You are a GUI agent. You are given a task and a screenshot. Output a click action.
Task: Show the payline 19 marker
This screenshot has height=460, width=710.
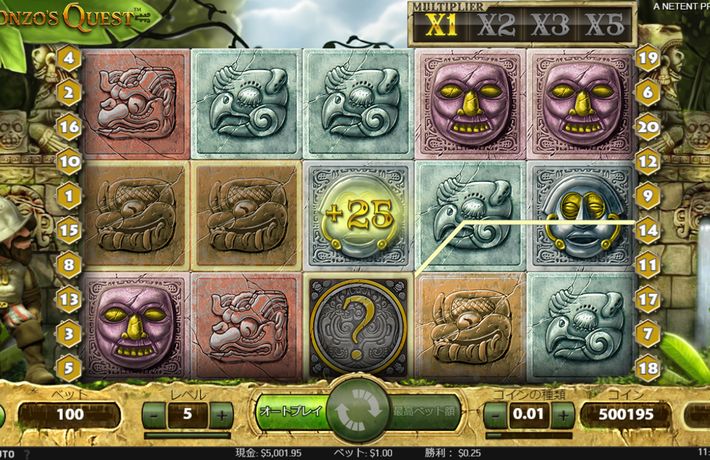tap(647, 57)
